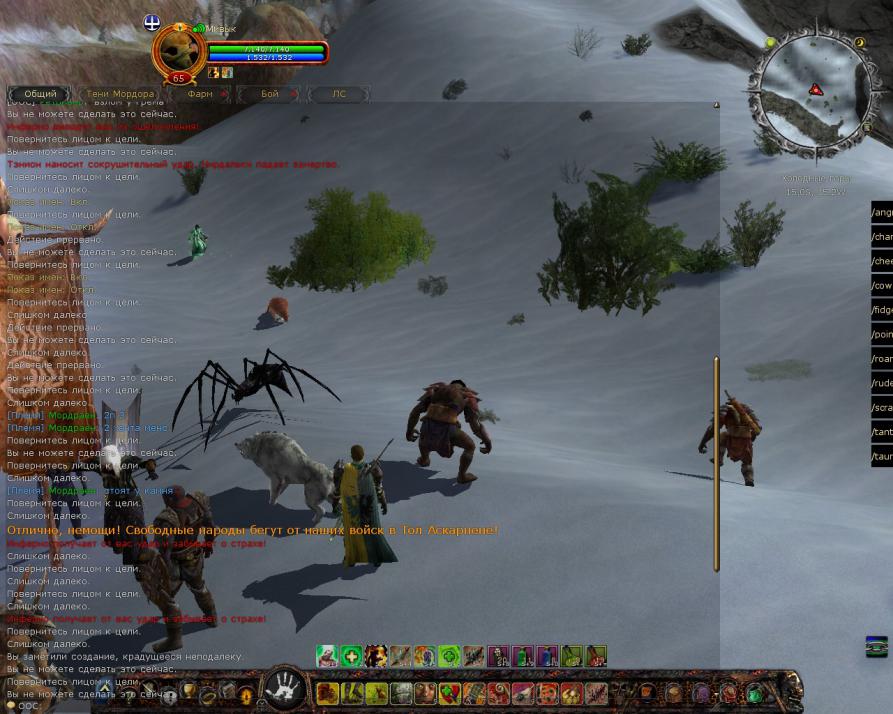Click the blue emblem above the portrait
This screenshot has height=714, width=893.
pos(152,22)
